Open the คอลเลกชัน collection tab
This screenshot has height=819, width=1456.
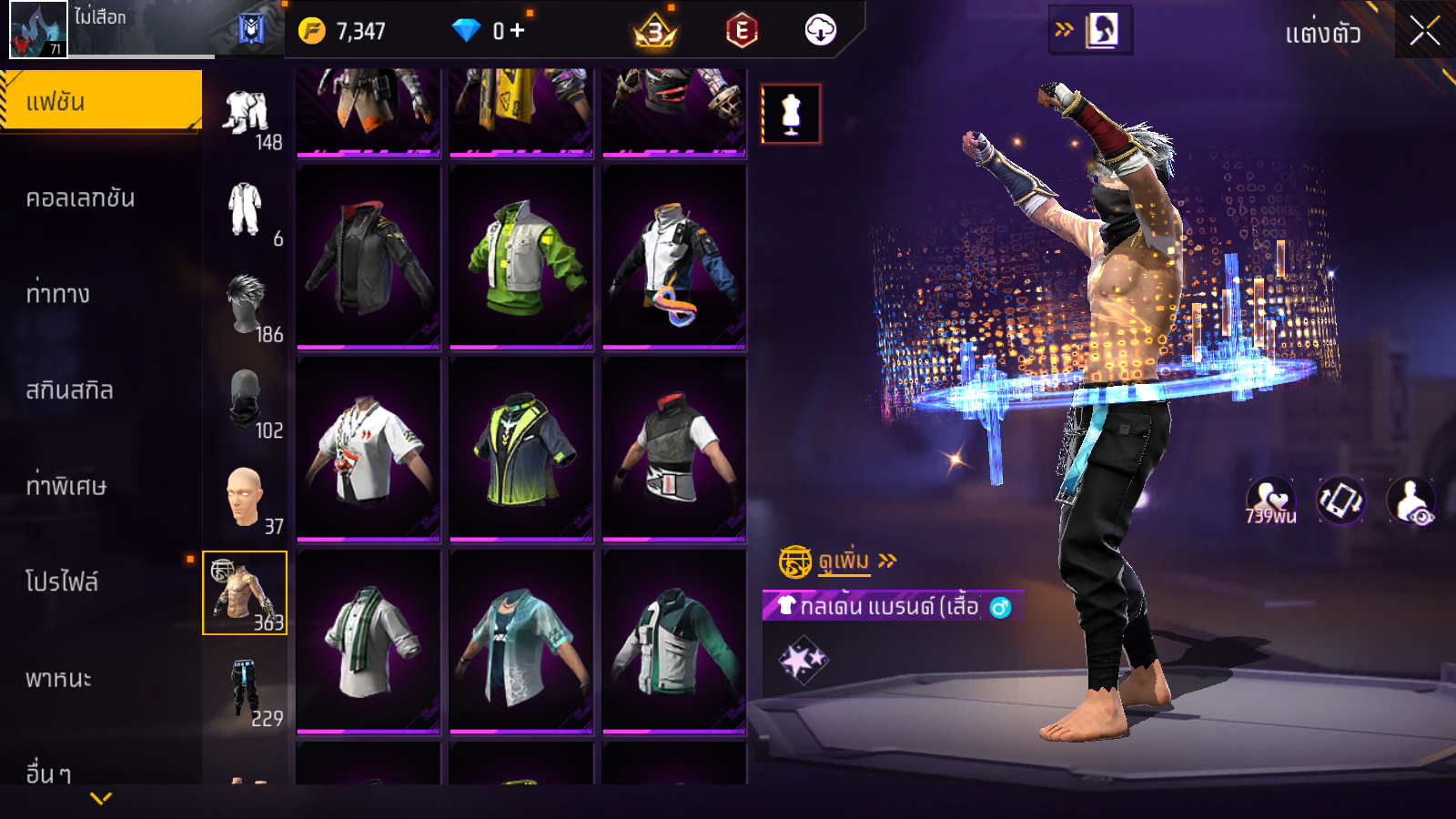[x=81, y=198]
